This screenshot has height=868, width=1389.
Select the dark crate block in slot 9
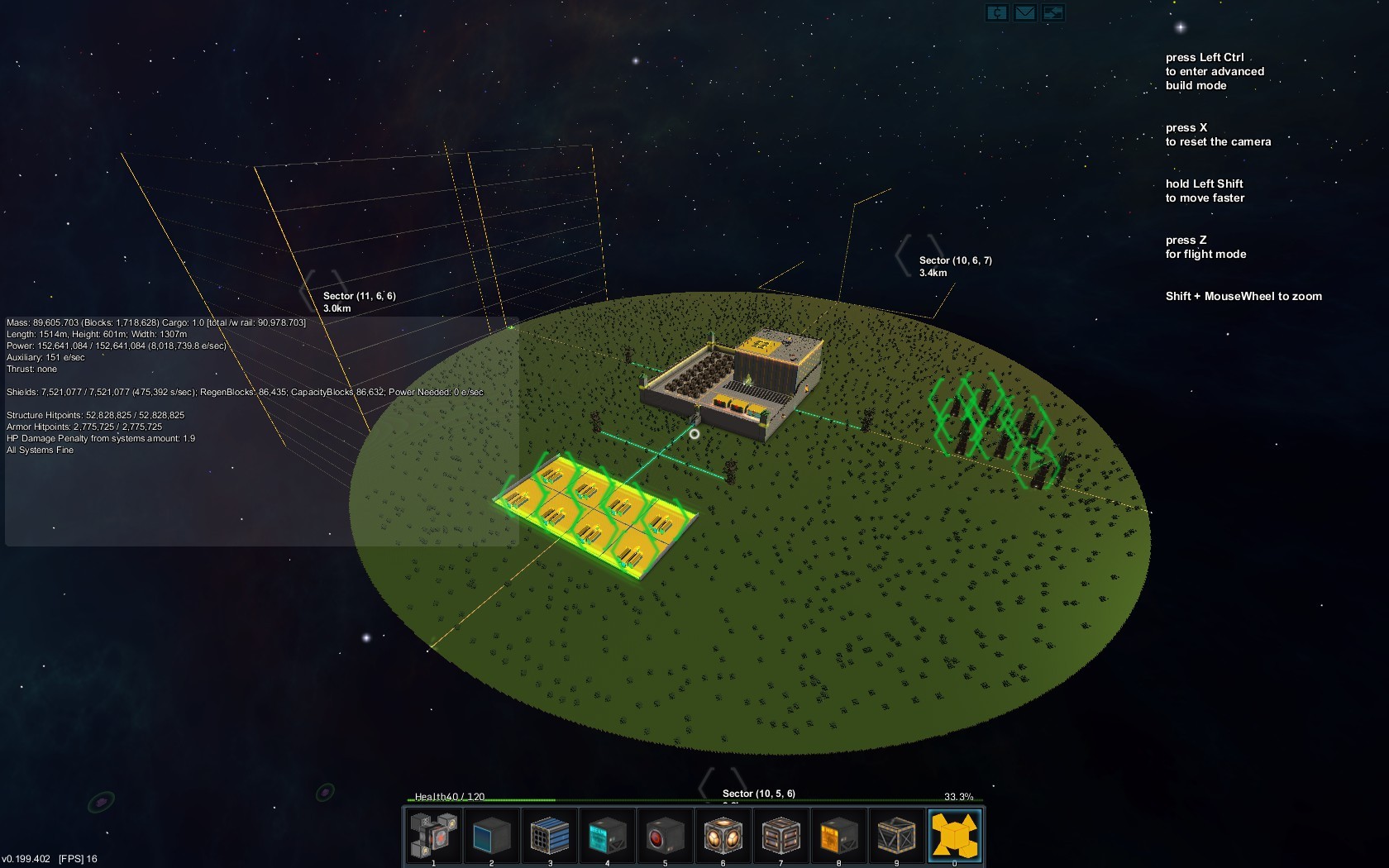click(x=897, y=835)
